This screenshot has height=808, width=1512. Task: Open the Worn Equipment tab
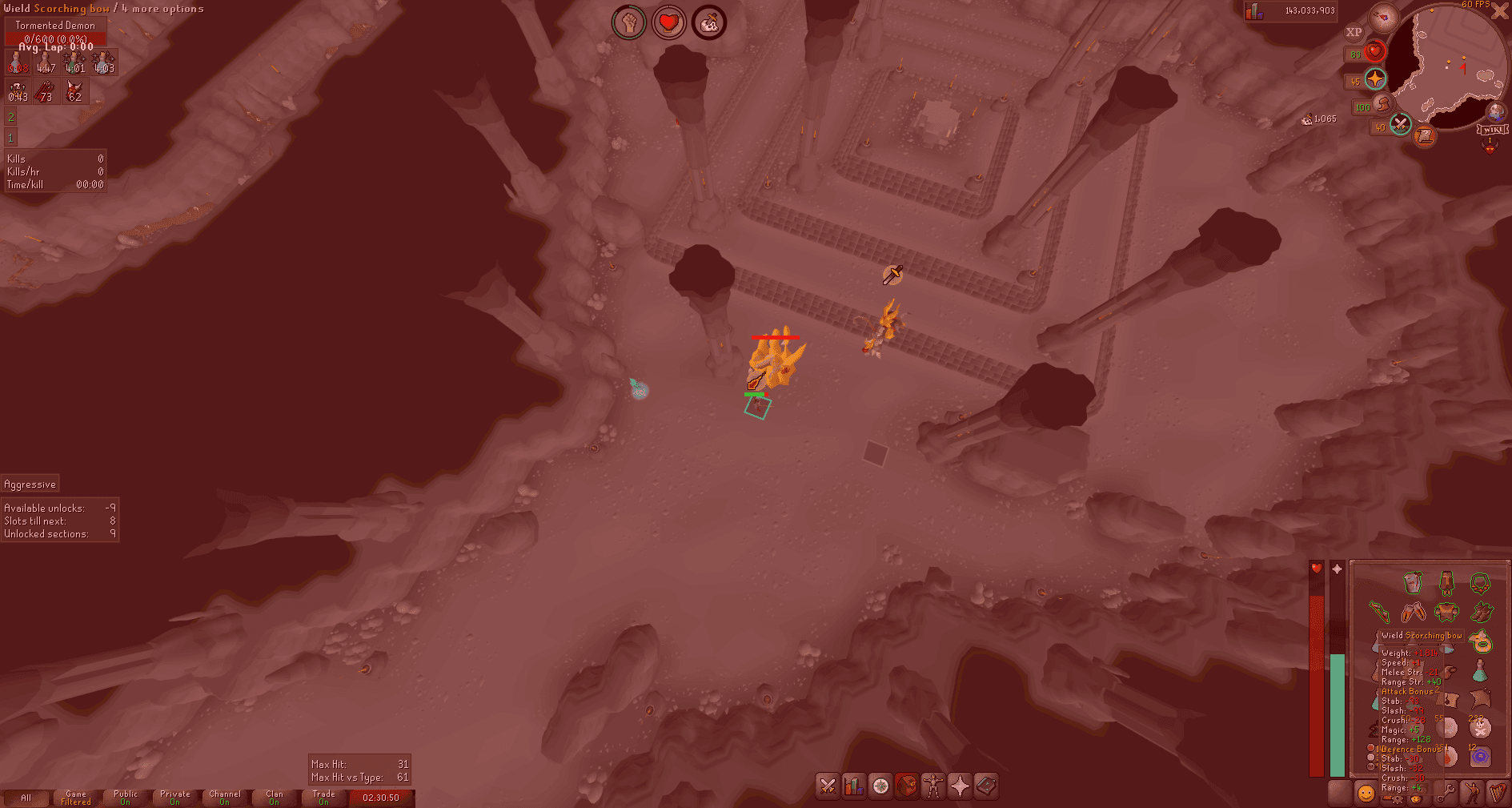(932, 786)
